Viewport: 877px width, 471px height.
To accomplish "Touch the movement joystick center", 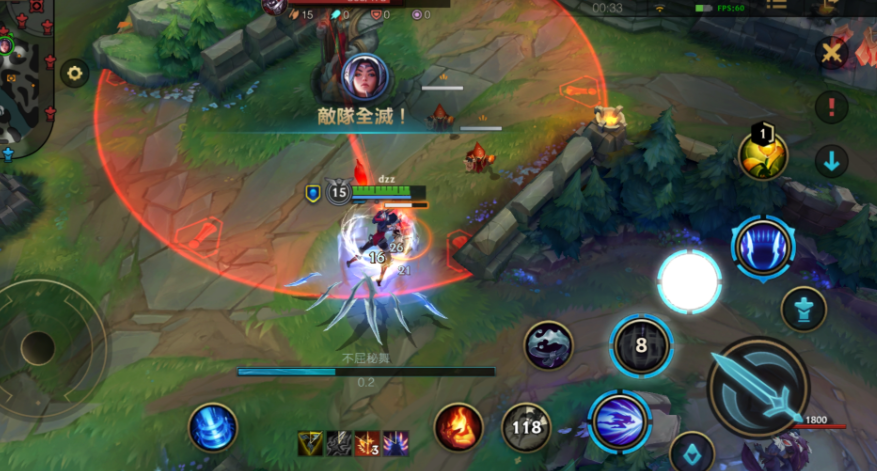I will point(38,347).
